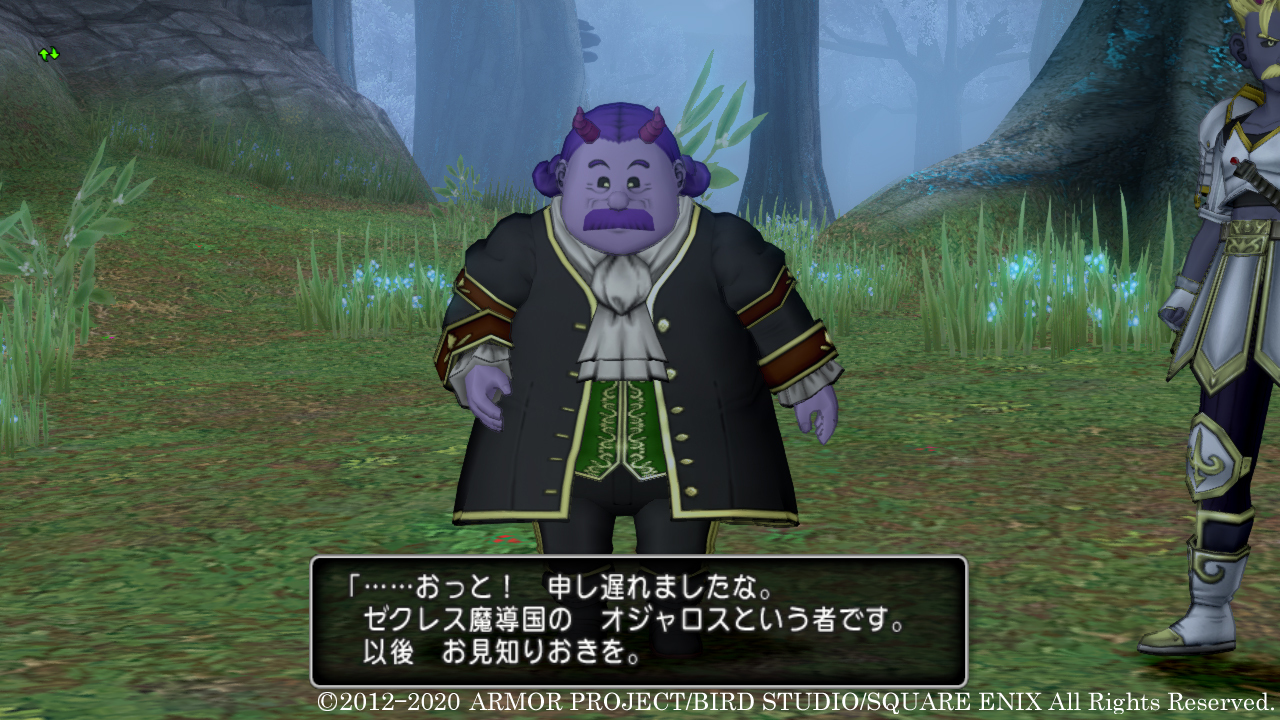Screen dimensions: 1280x720
Task: Click the small red marker below Ojalos
Action: click(x=505, y=537)
